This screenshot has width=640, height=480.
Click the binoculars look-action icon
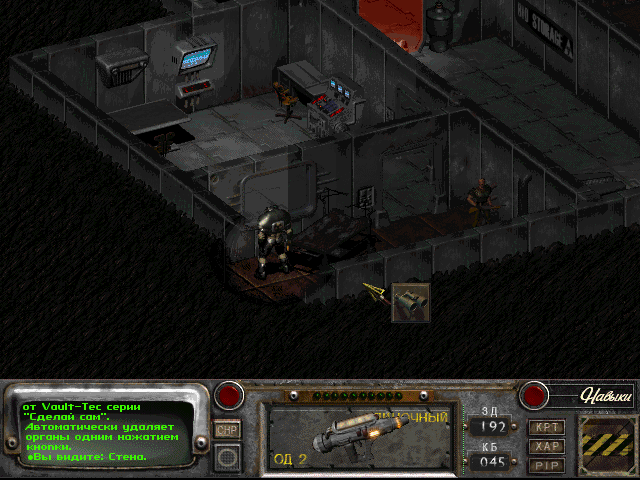click(411, 301)
